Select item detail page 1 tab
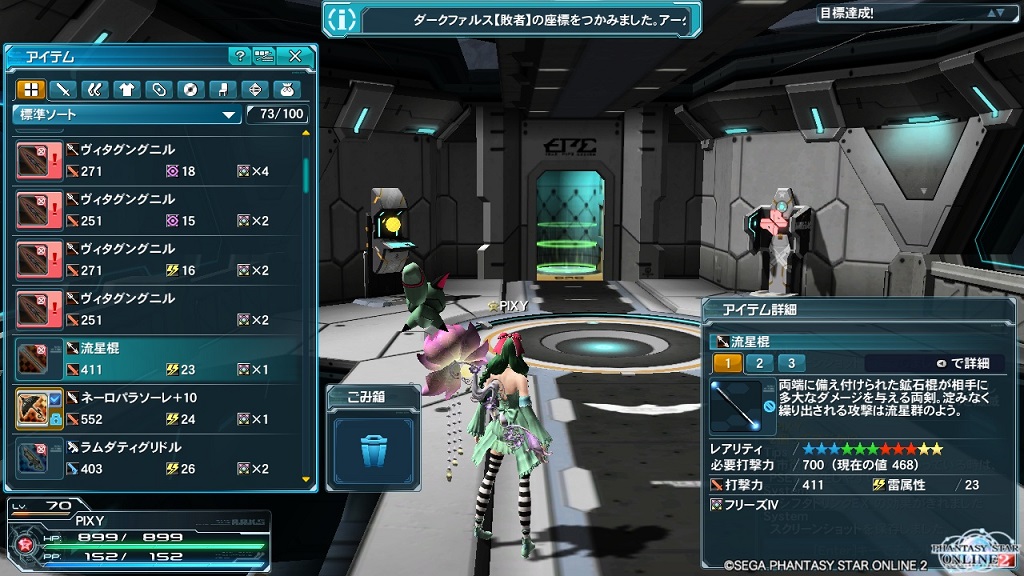The height and width of the screenshot is (576, 1024). click(x=728, y=363)
